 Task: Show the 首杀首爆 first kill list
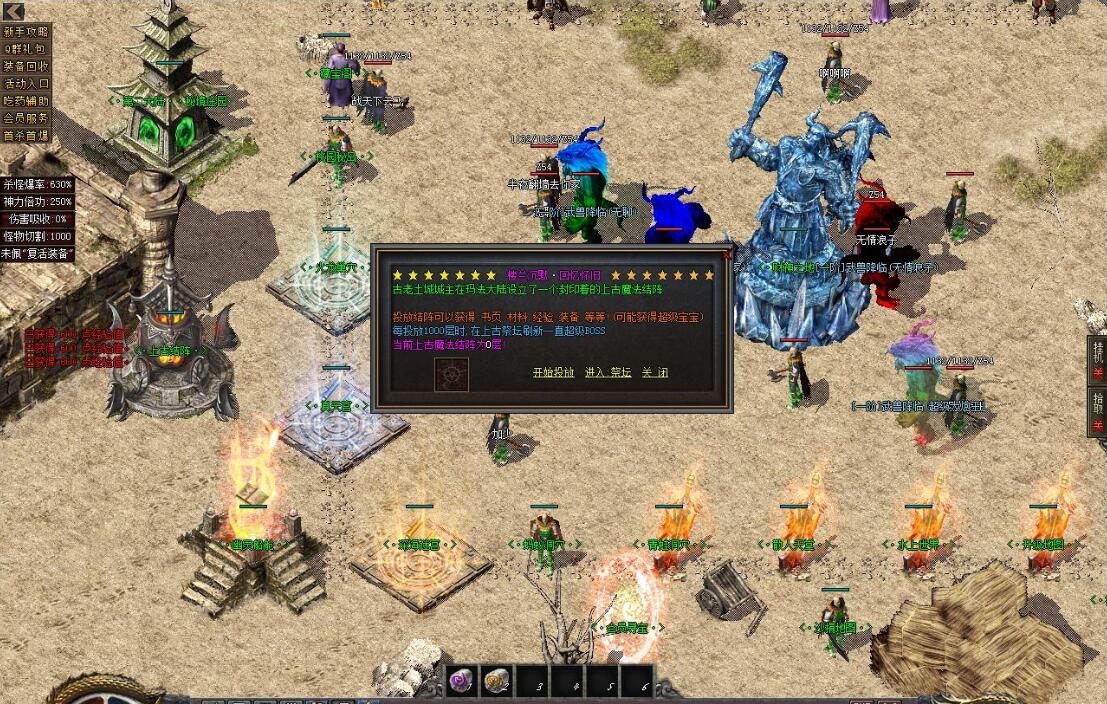click(x=26, y=135)
